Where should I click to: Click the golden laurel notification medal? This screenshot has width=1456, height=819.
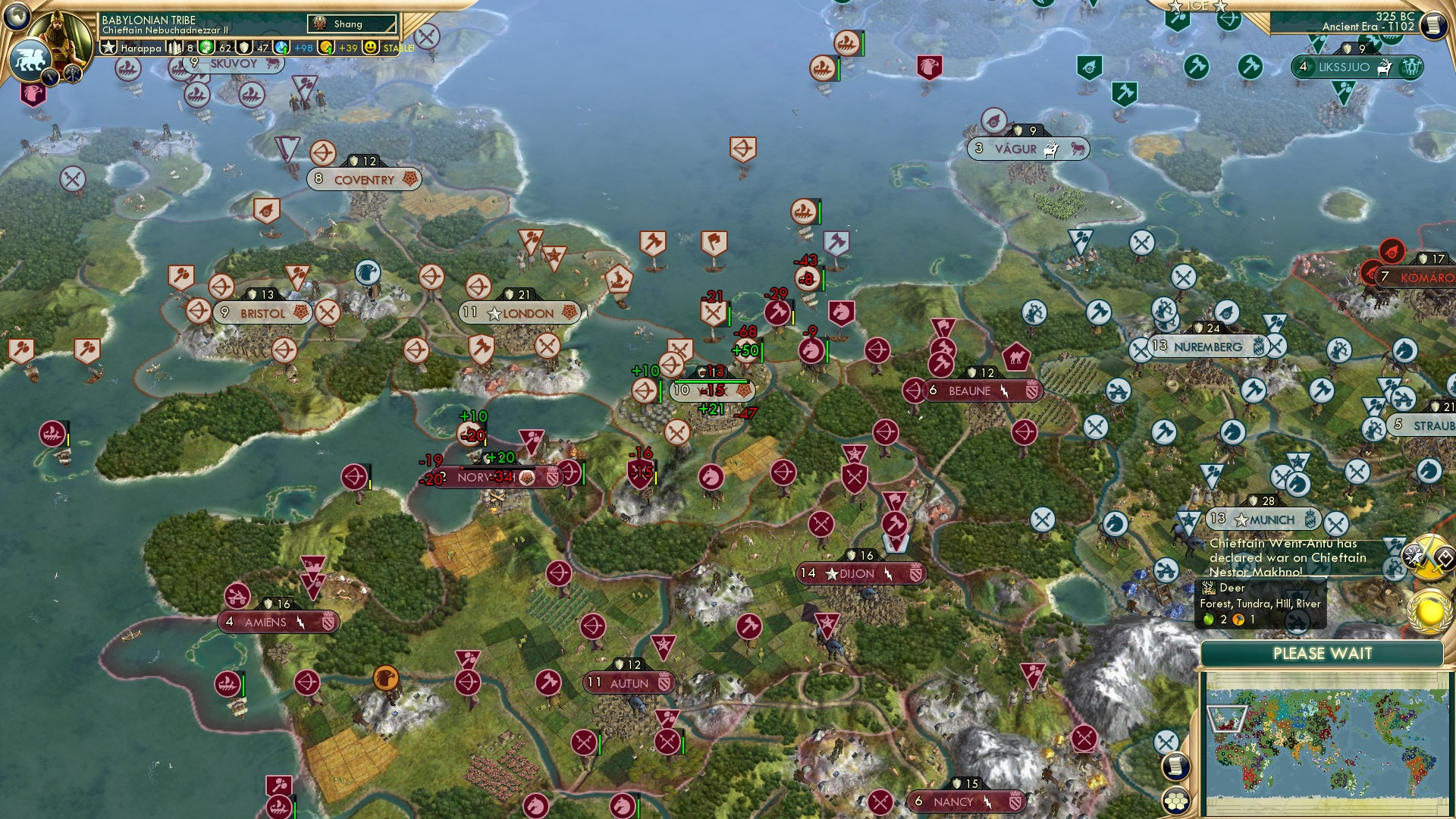pyautogui.click(x=1429, y=610)
